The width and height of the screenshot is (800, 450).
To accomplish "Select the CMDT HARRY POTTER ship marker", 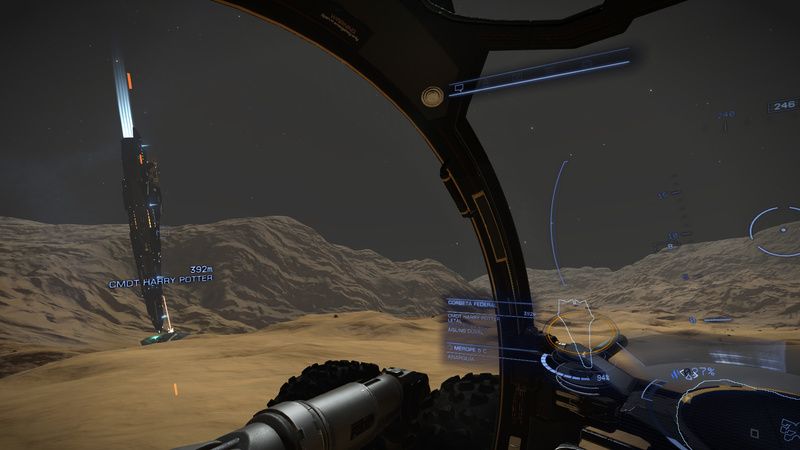I will [160, 282].
